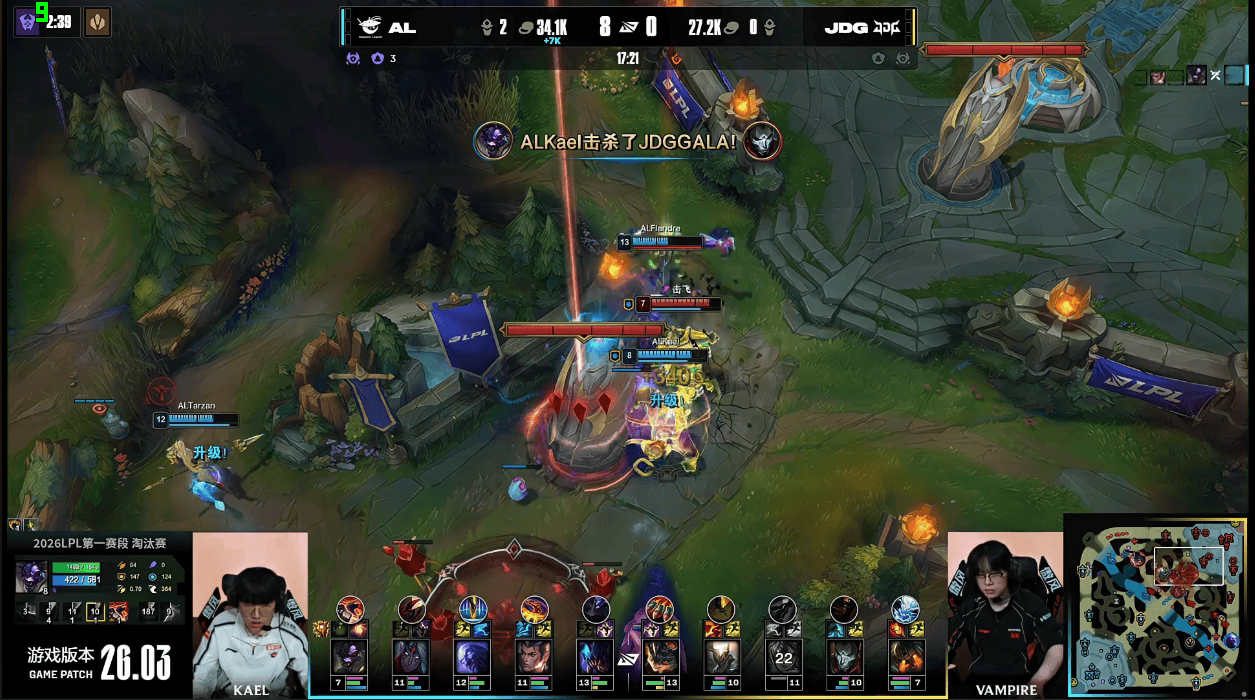This screenshot has height=700, width=1255.
Task: Select the level 7 champion beside VAMPIRE's camera
Action: (906, 657)
